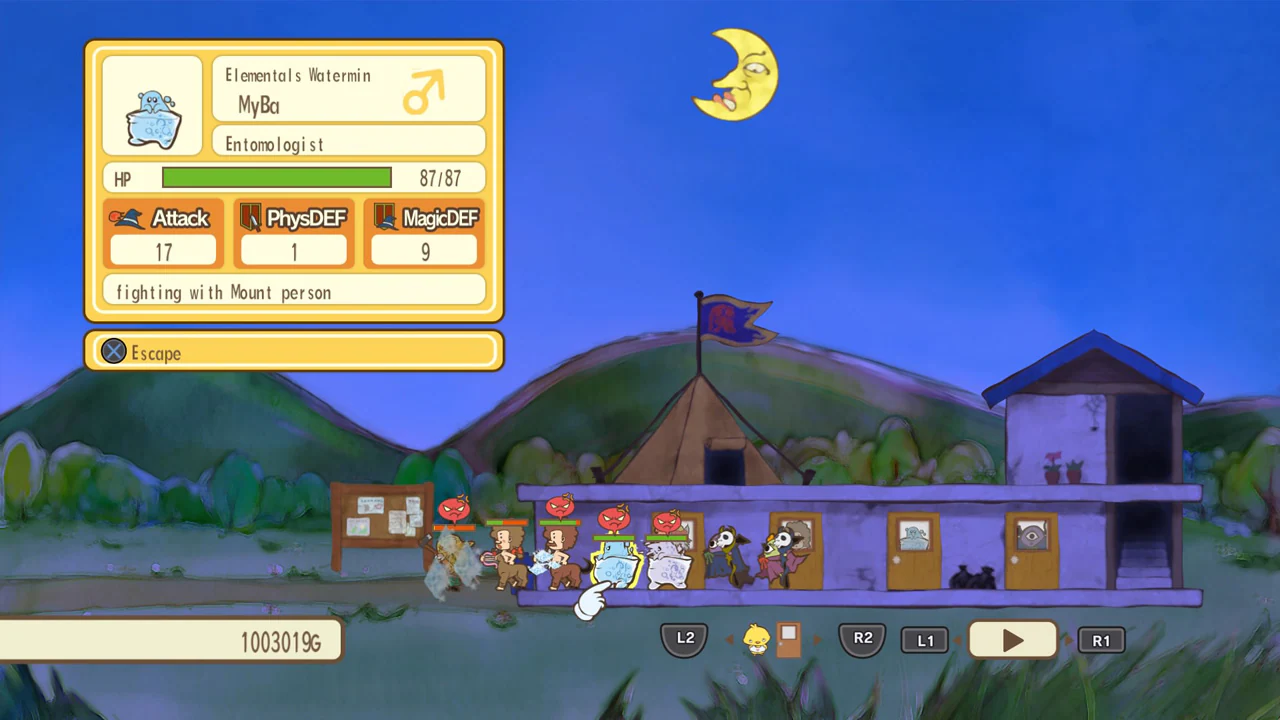1280x720 pixels.
Task: Select the Watermin character portrait
Action: tap(151, 108)
